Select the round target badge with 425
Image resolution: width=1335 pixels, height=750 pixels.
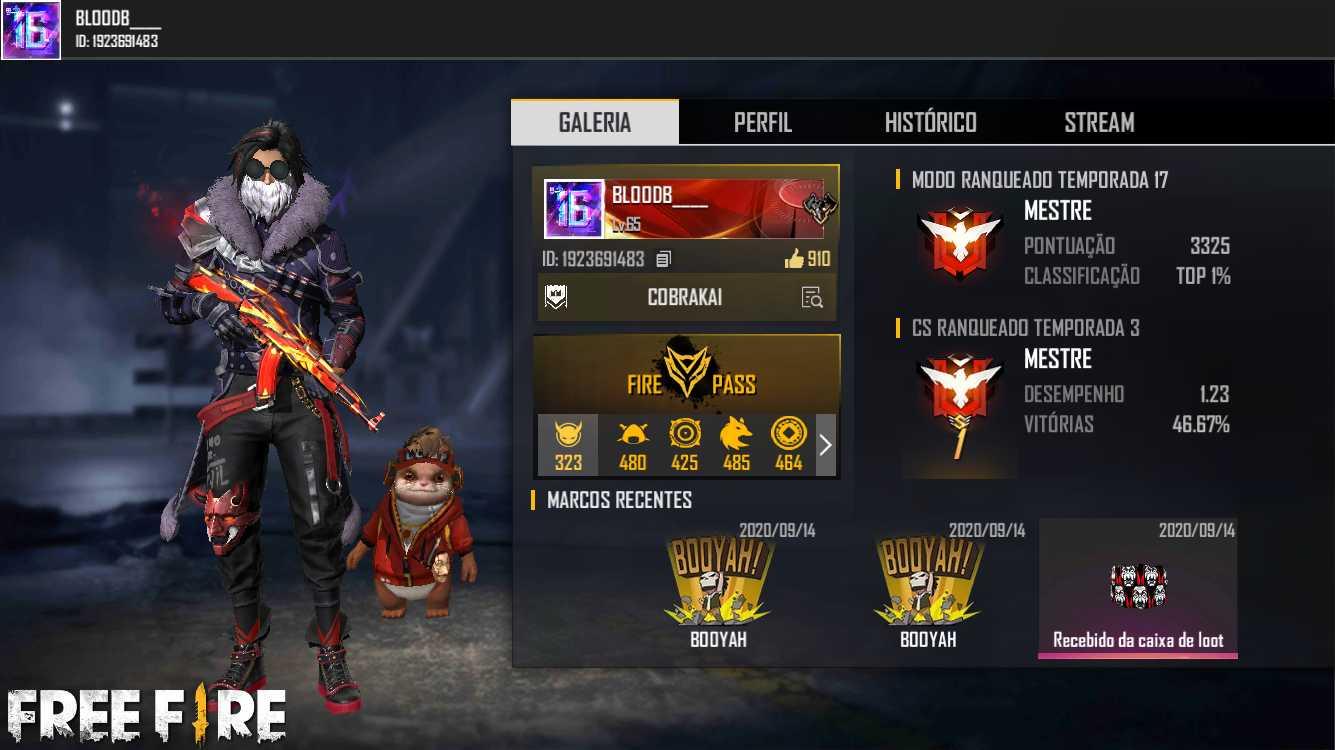click(x=684, y=444)
